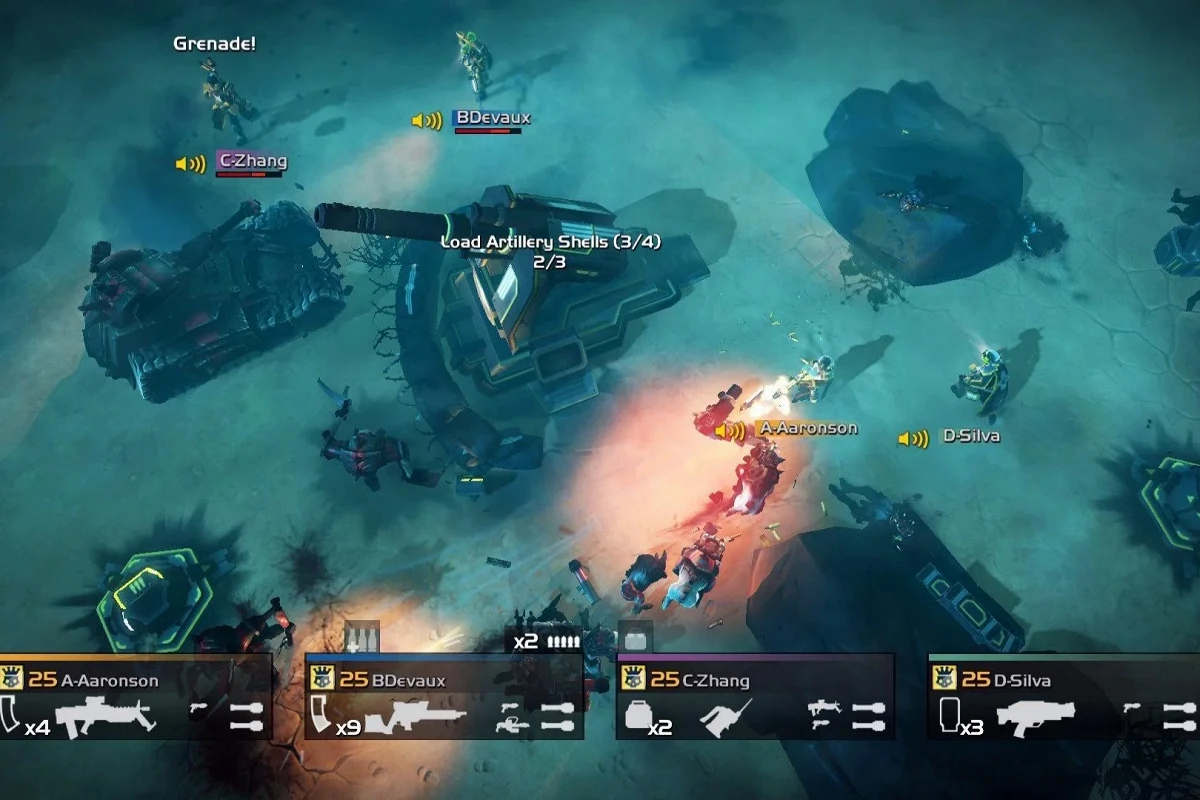This screenshot has height=800, width=1200.
Task: Toggle the speaker icon beside C-Zhang's nameplate
Action: [190, 164]
